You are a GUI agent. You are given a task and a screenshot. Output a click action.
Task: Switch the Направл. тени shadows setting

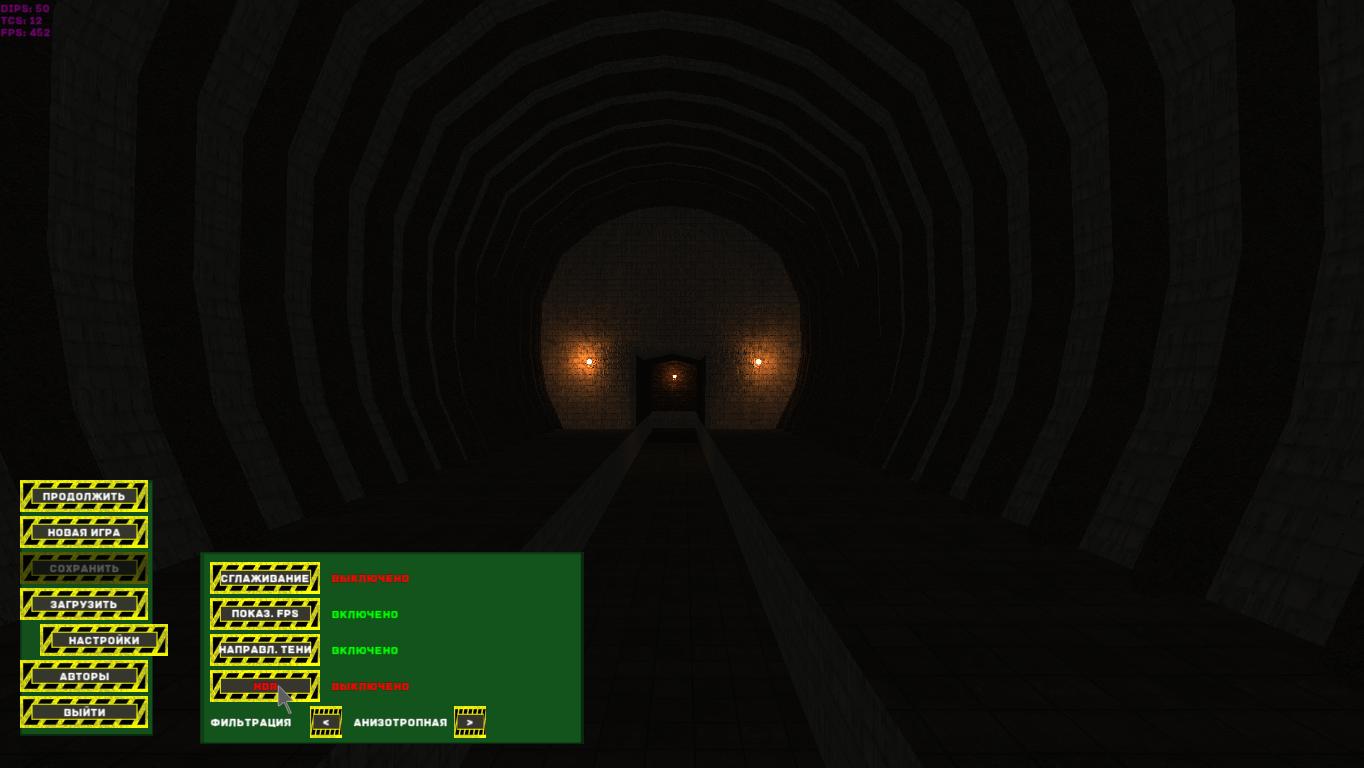[265, 650]
